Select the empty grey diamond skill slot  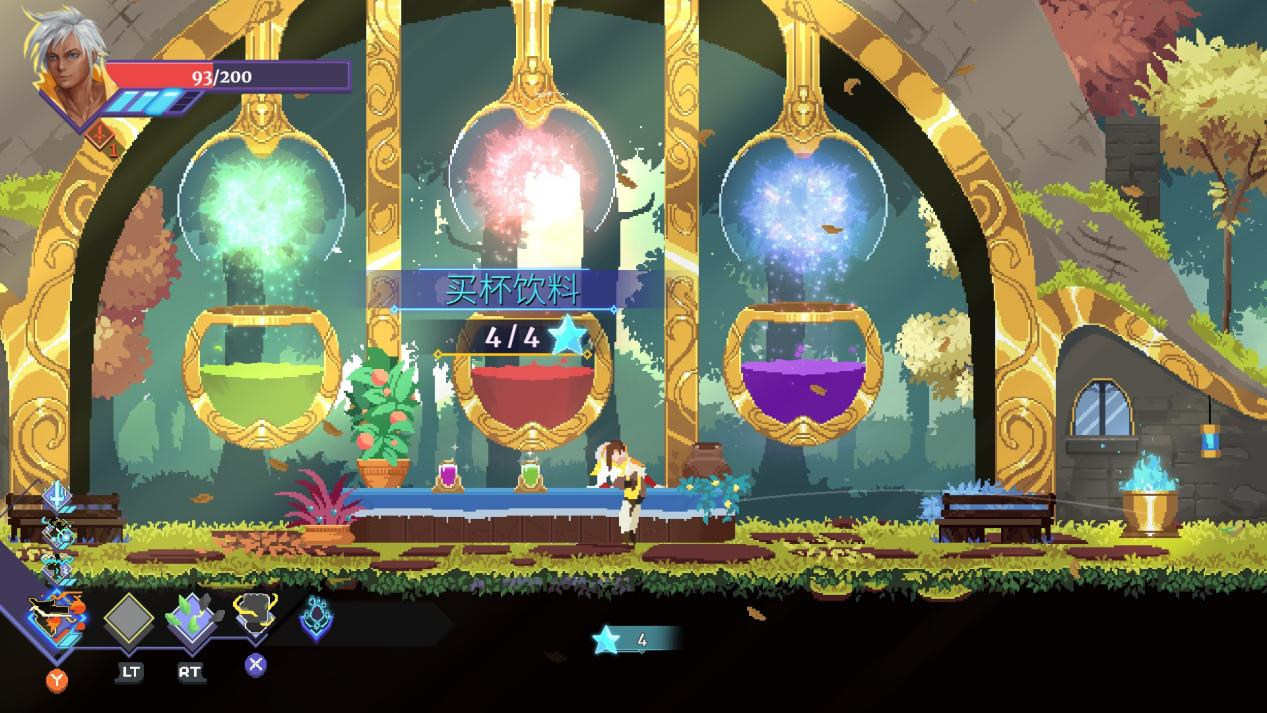pos(129,620)
